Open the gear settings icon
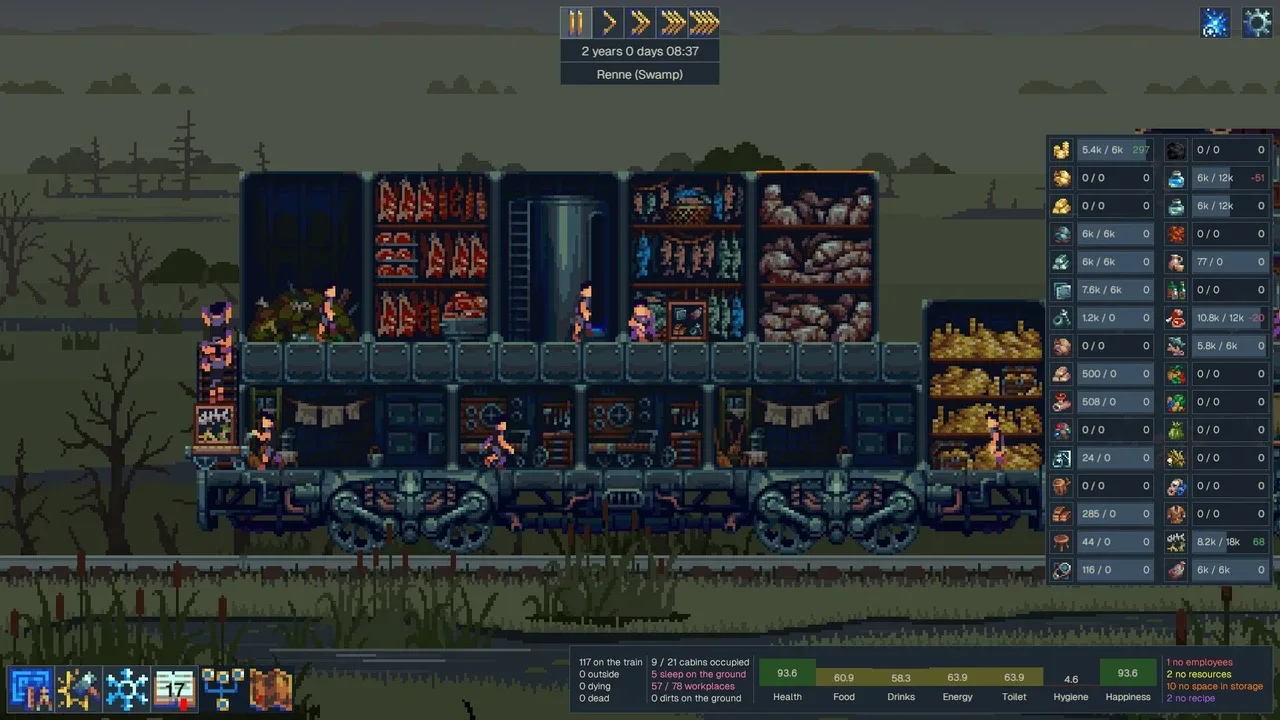 point(1256,23)
